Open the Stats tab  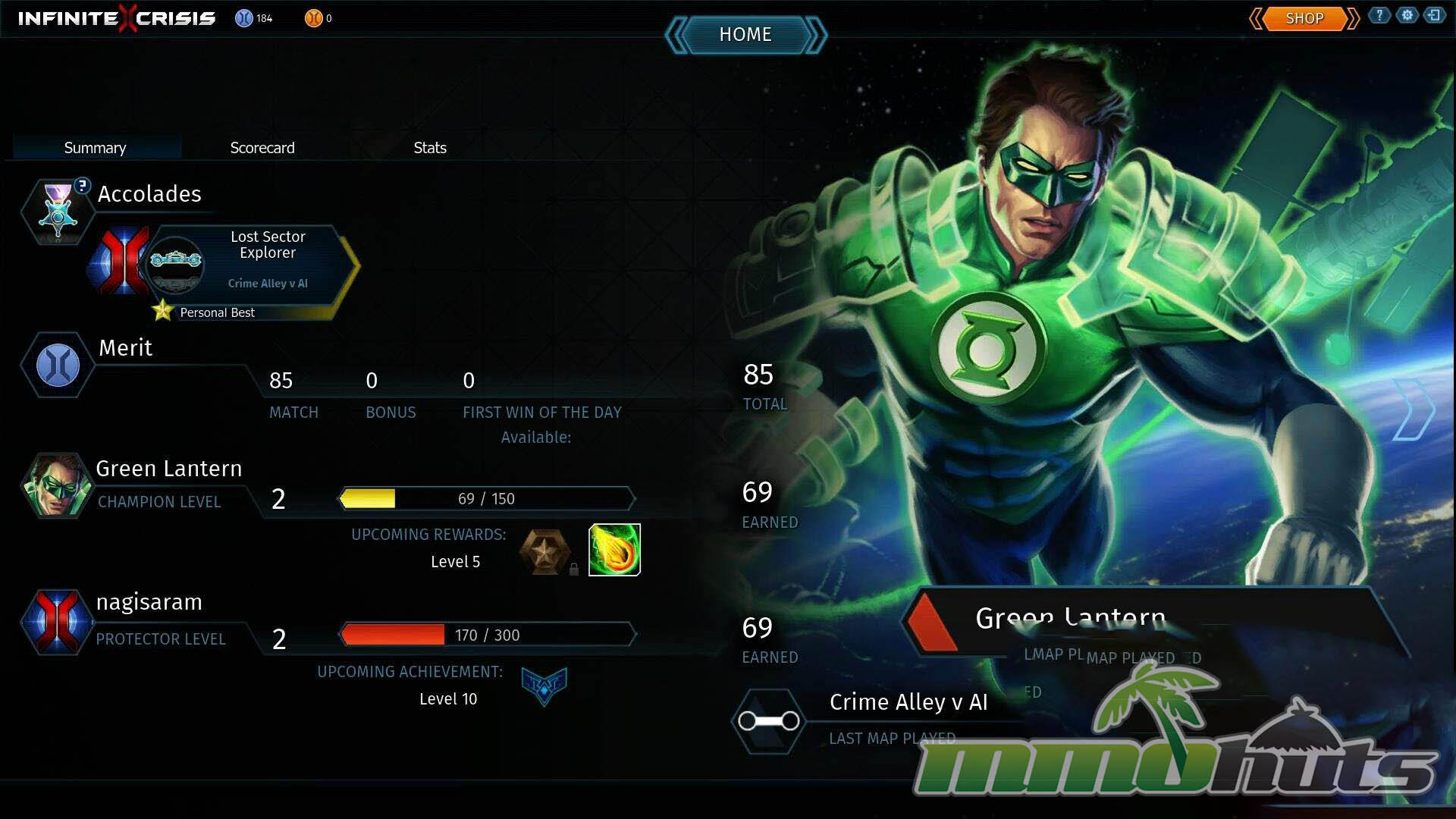point(430,148)
